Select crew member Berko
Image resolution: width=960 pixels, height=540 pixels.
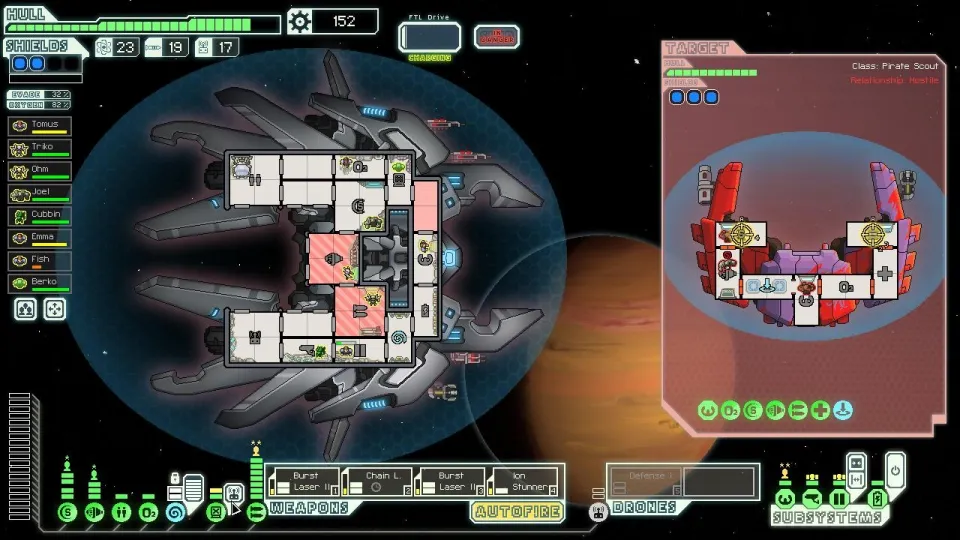[x=40, y=283]
